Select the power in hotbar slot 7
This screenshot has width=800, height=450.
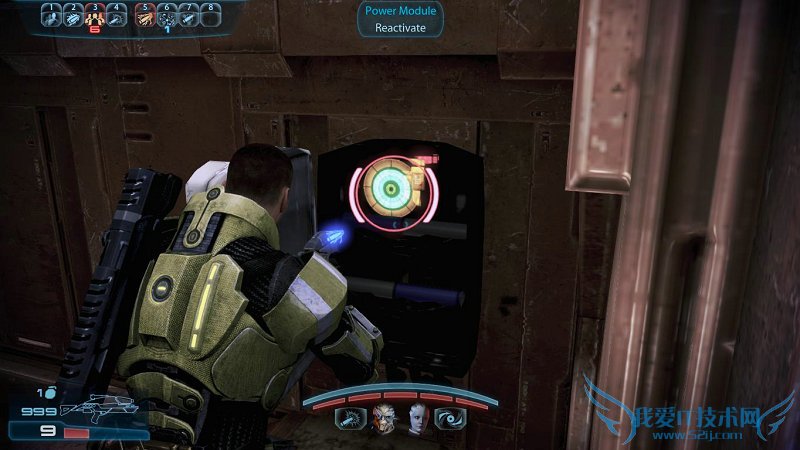pyautogui.click(x=189, y=17)
